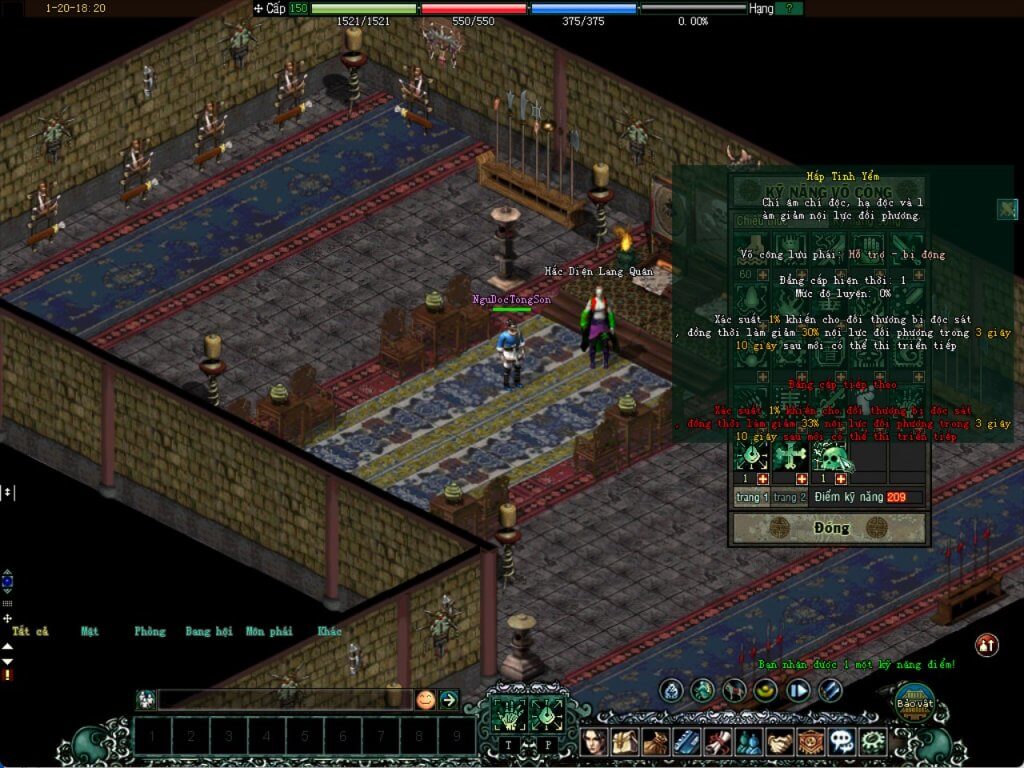Focus the chat text input box
The width and height of the screenshot is (1024, 768).
[285, 700]
